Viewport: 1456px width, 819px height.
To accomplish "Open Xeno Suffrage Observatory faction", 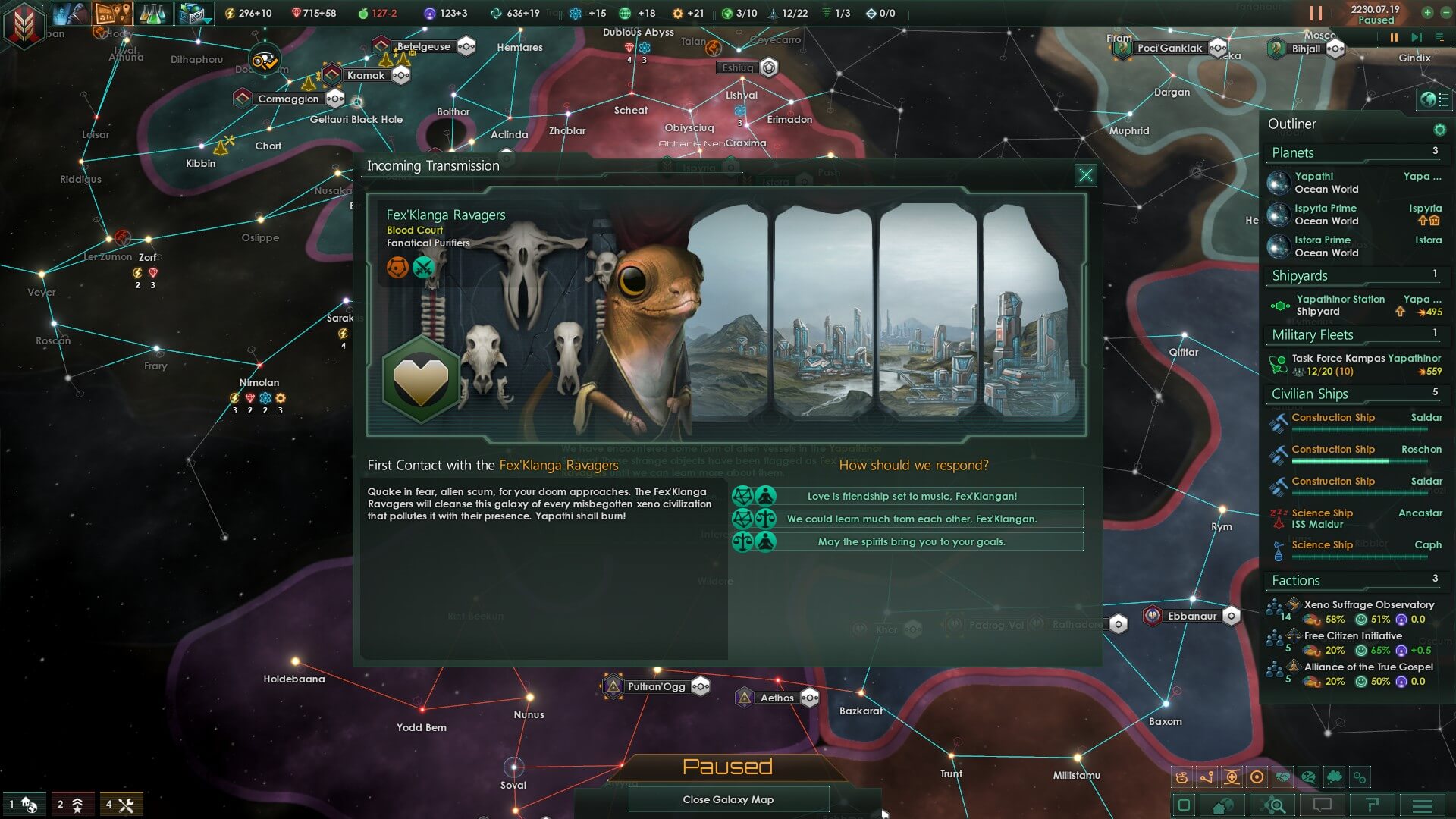I will [1368, 605].
